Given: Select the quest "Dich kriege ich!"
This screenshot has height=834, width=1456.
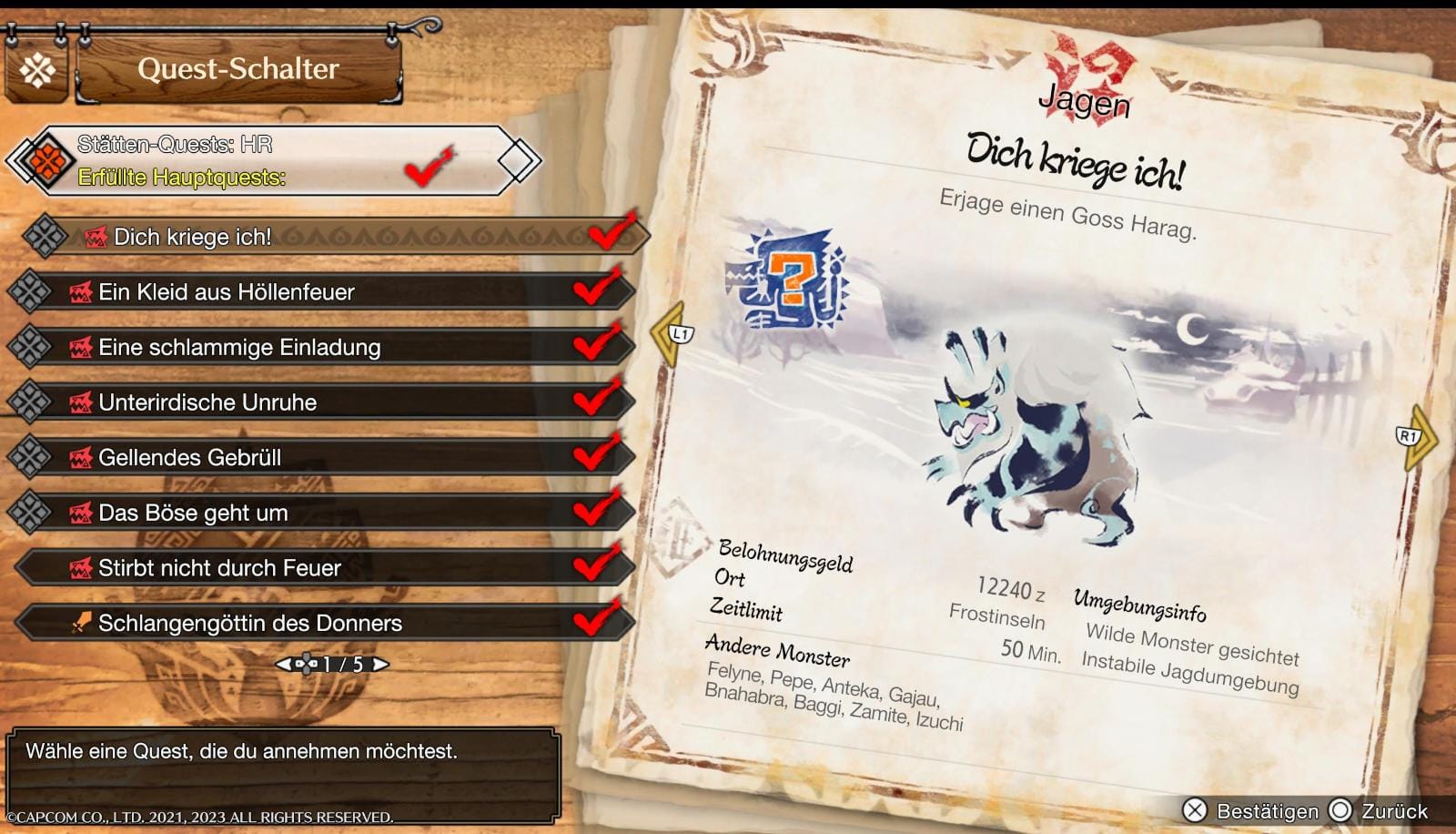Looking at the screenshot, I should (x=328, y=237).
